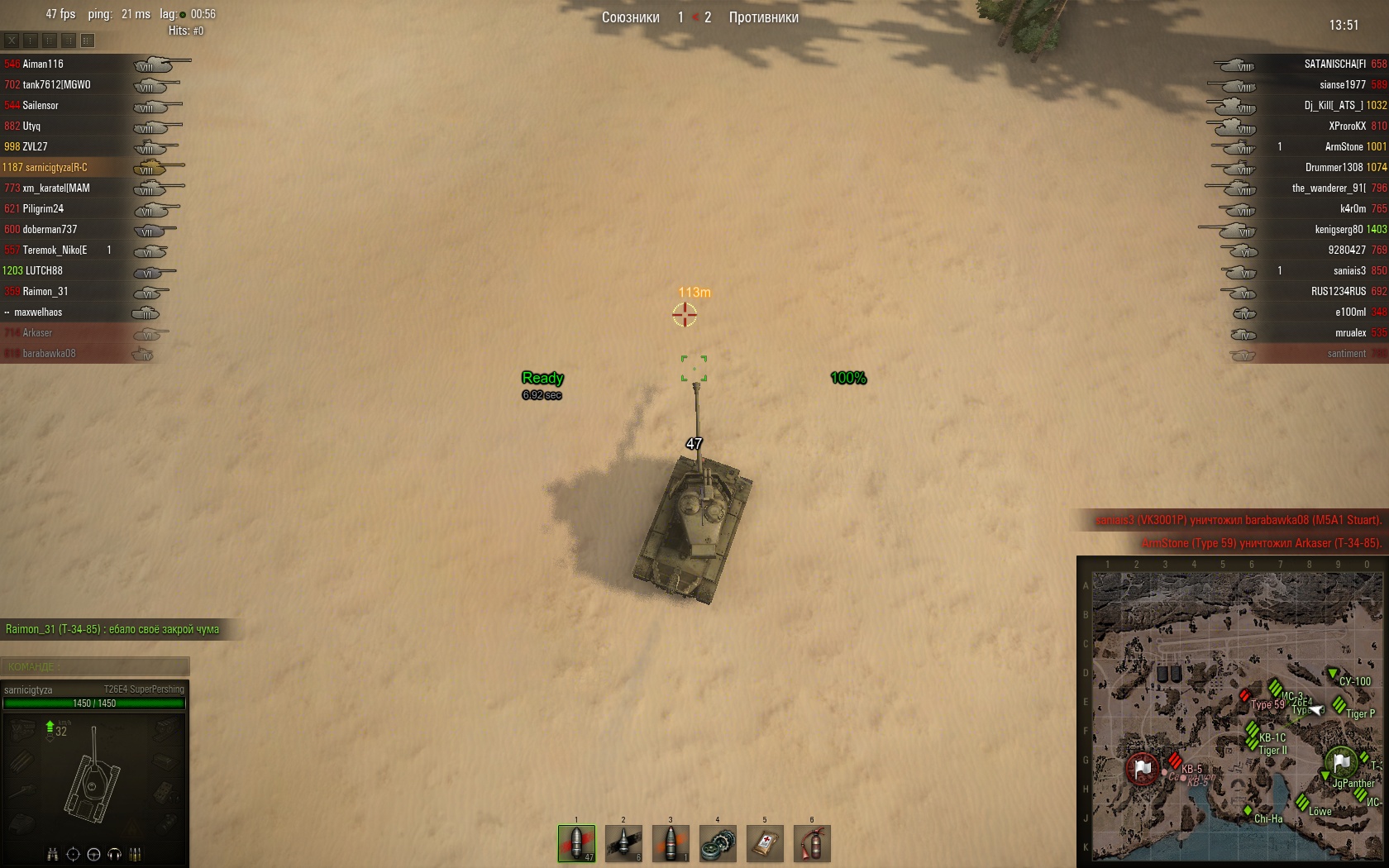Select ally Aiman116 in the team list
The image size is (1389, 868).
point(43,64)
